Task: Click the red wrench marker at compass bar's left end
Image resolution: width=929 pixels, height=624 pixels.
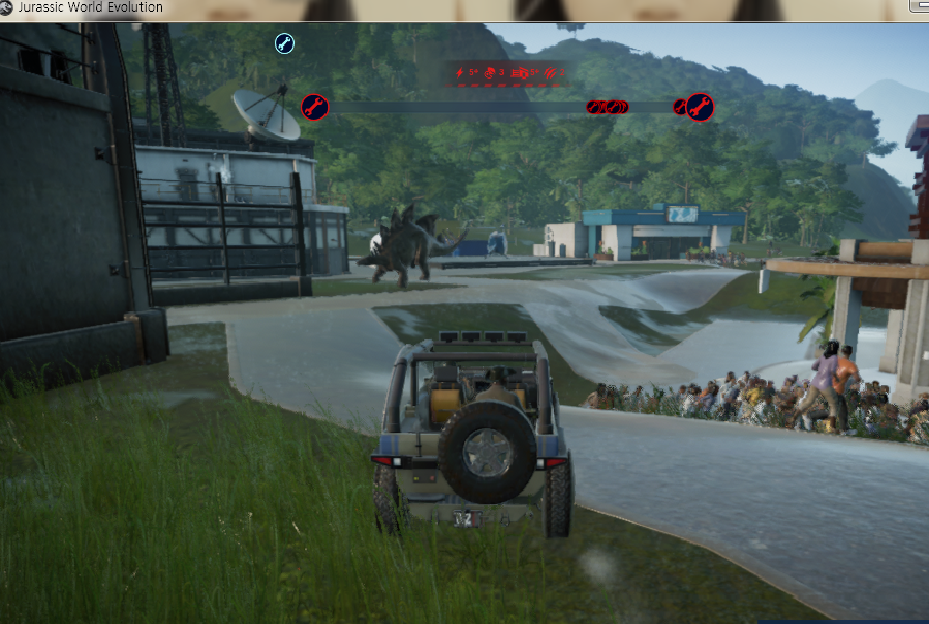Action: [x=315, y=106]
